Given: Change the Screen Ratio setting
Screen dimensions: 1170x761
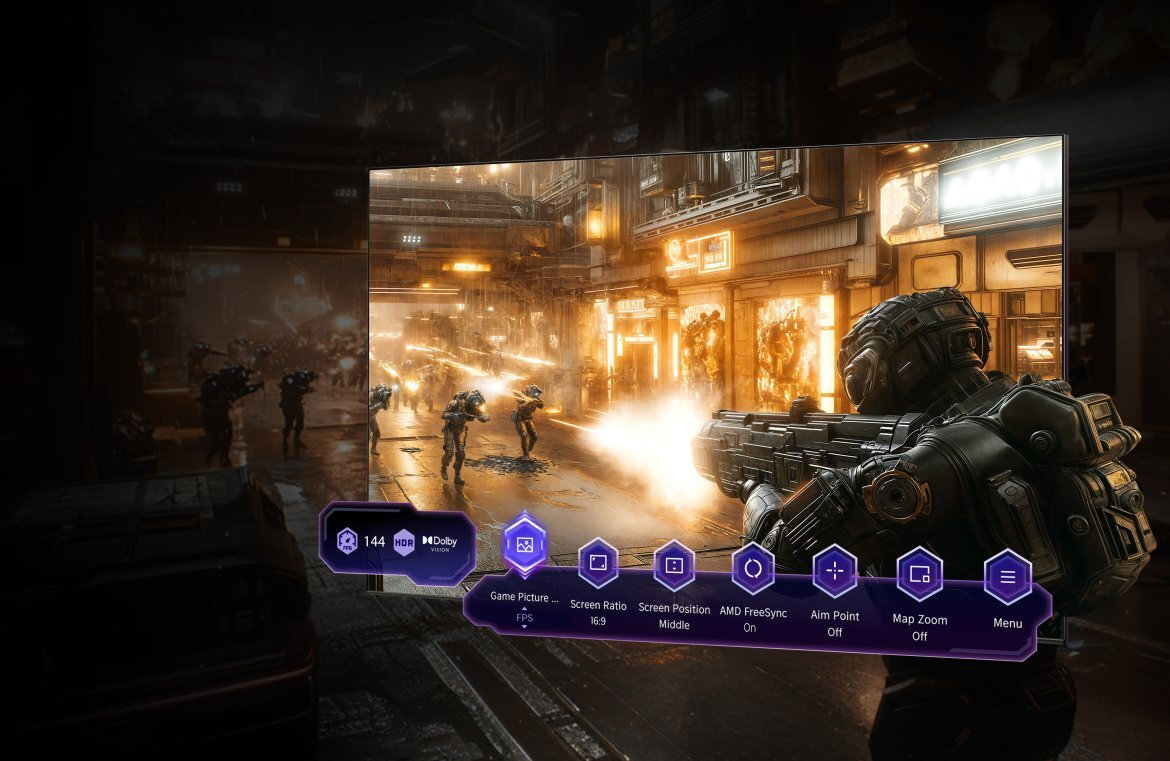Looking at the screenshot, I should tap(598, 563).
